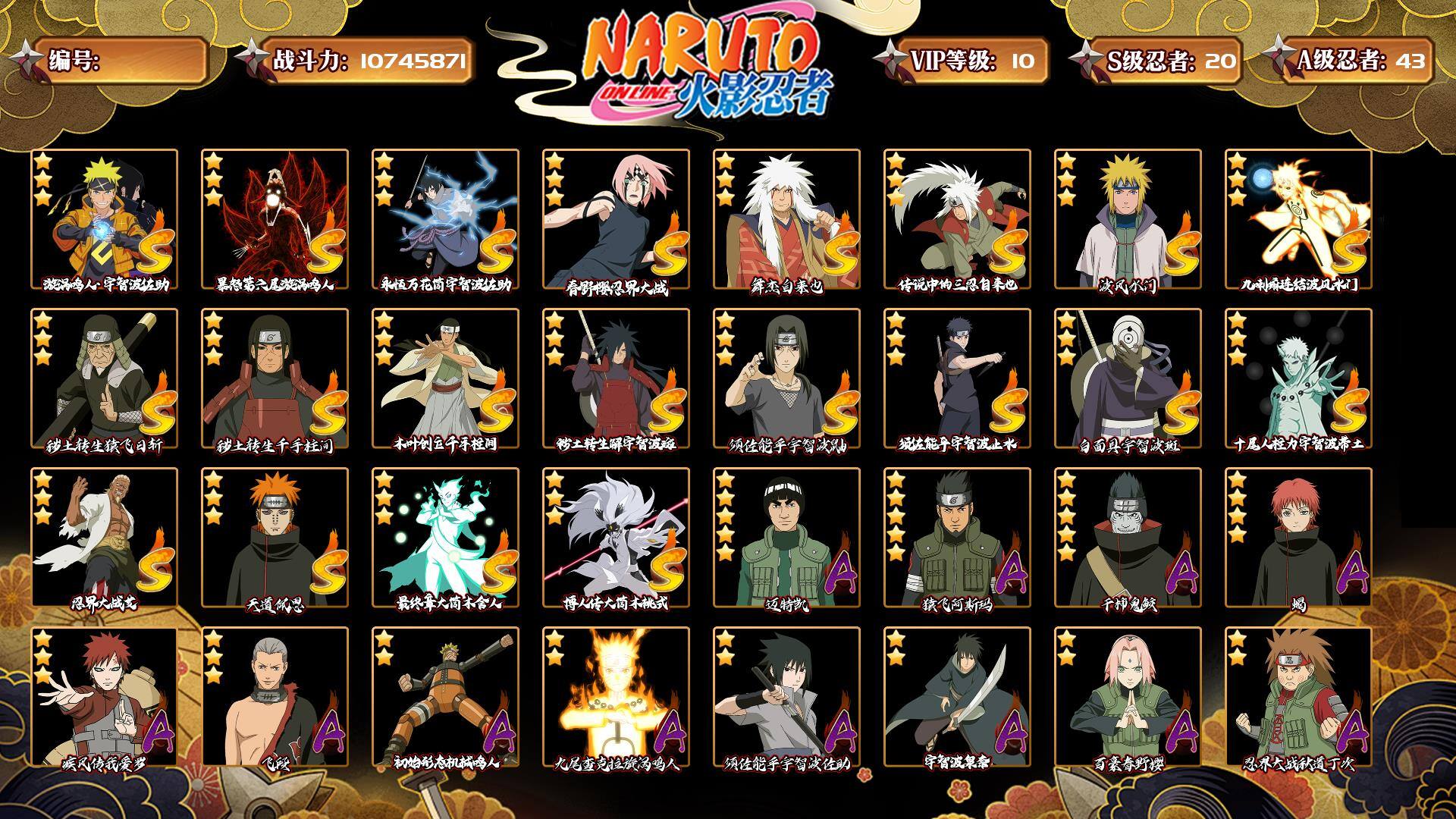Pick the Momoshiki Otsutsuki card
This screenshot has height=819, width=1456.
616,538
